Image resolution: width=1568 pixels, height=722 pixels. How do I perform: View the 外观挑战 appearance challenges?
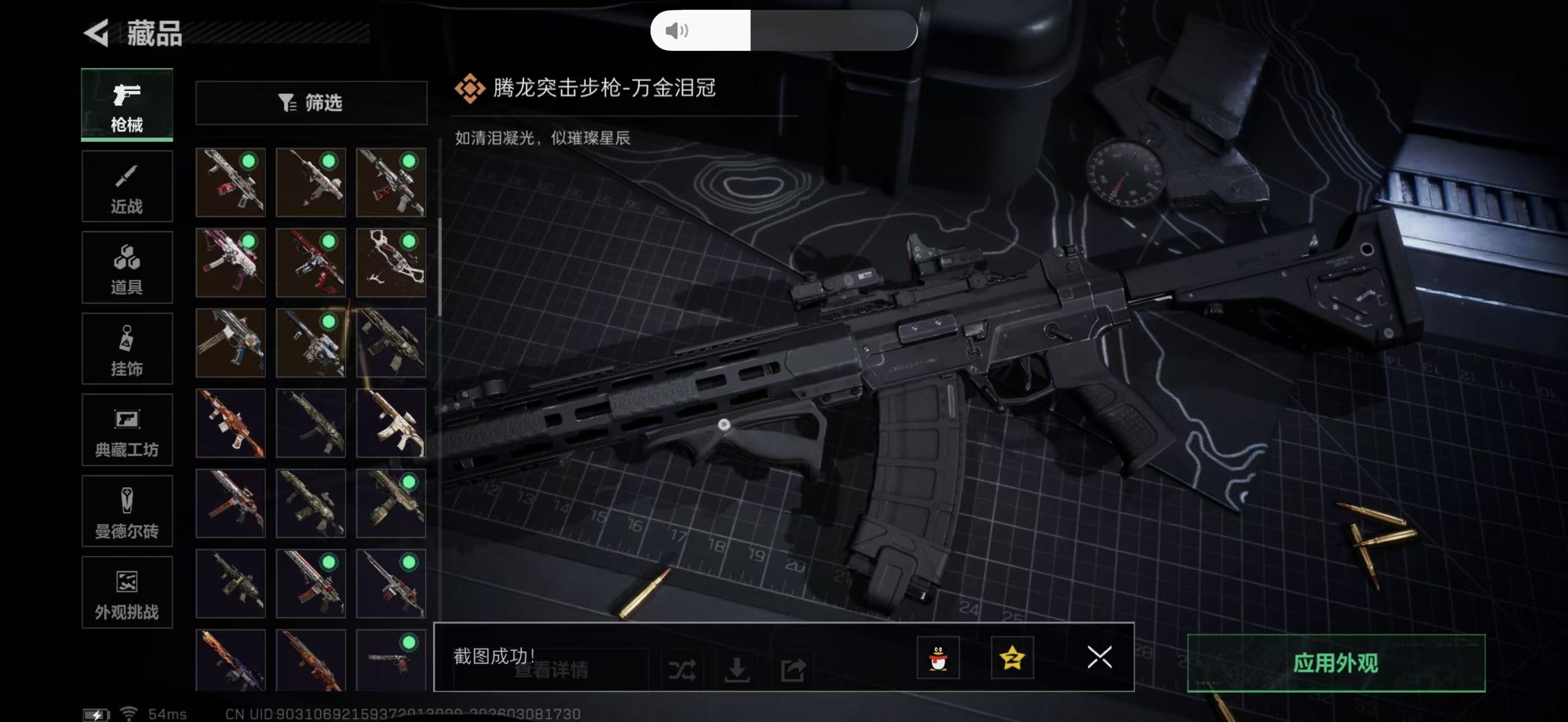pyautogui.click(x=127, y=593)
